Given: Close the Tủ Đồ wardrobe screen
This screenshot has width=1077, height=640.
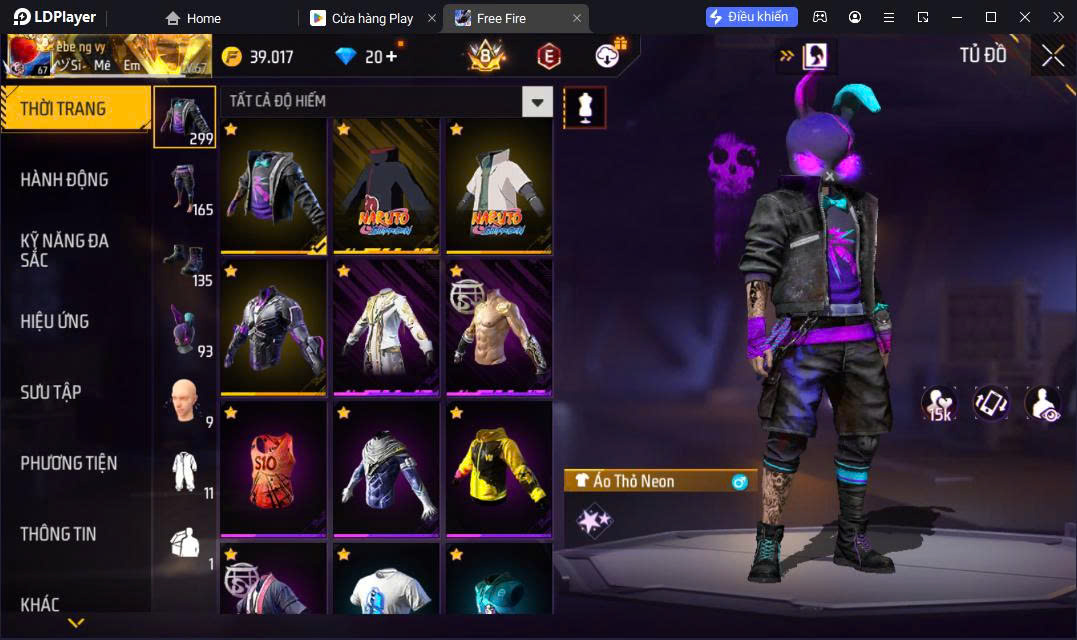Looking at the screenshot, I should [x=1053, y=56].
